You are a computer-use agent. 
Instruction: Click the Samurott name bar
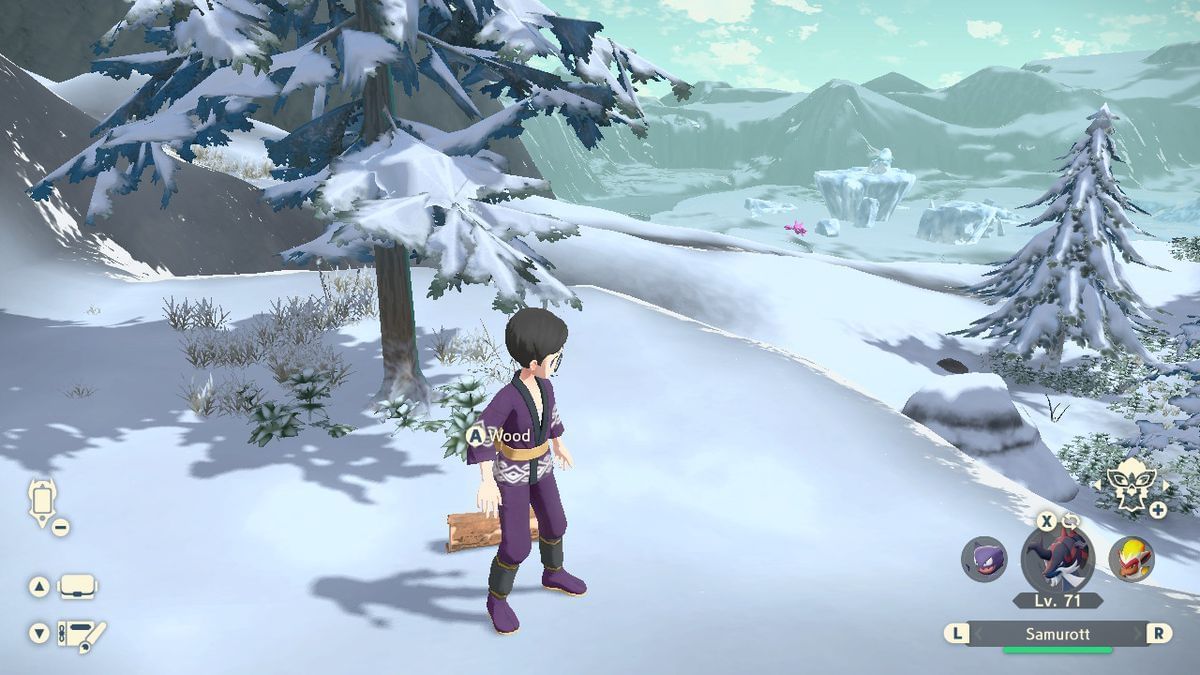pos(1058,634)
